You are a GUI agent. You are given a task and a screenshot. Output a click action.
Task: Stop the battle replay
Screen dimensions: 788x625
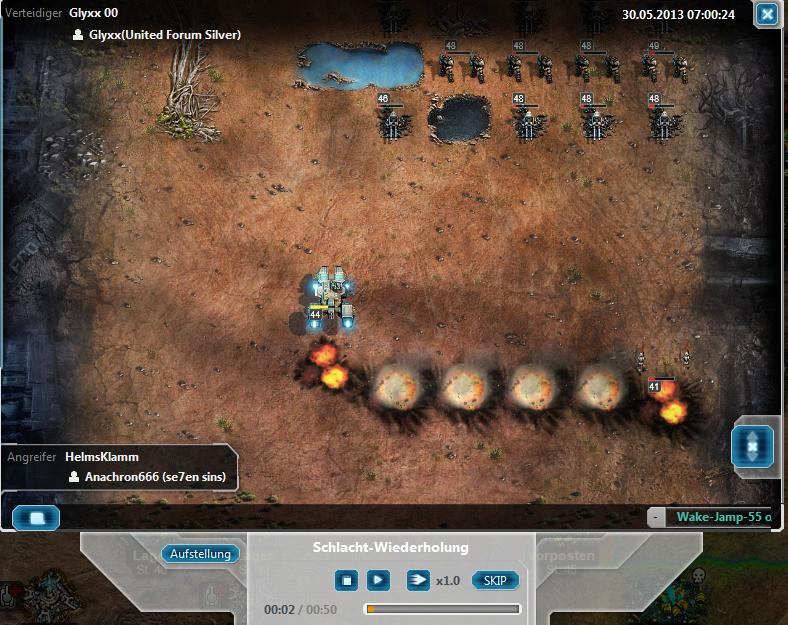click(346, 580)
